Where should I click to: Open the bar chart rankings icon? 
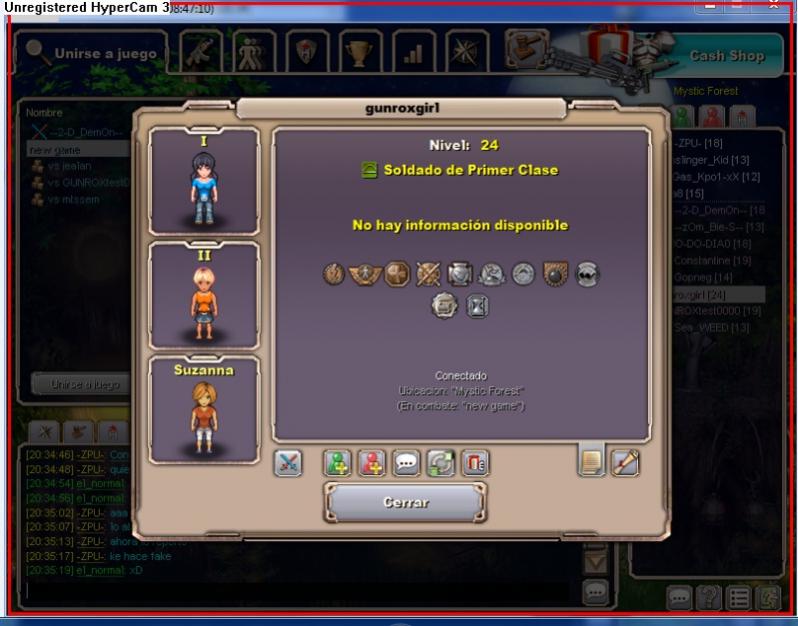click(412, 52)
